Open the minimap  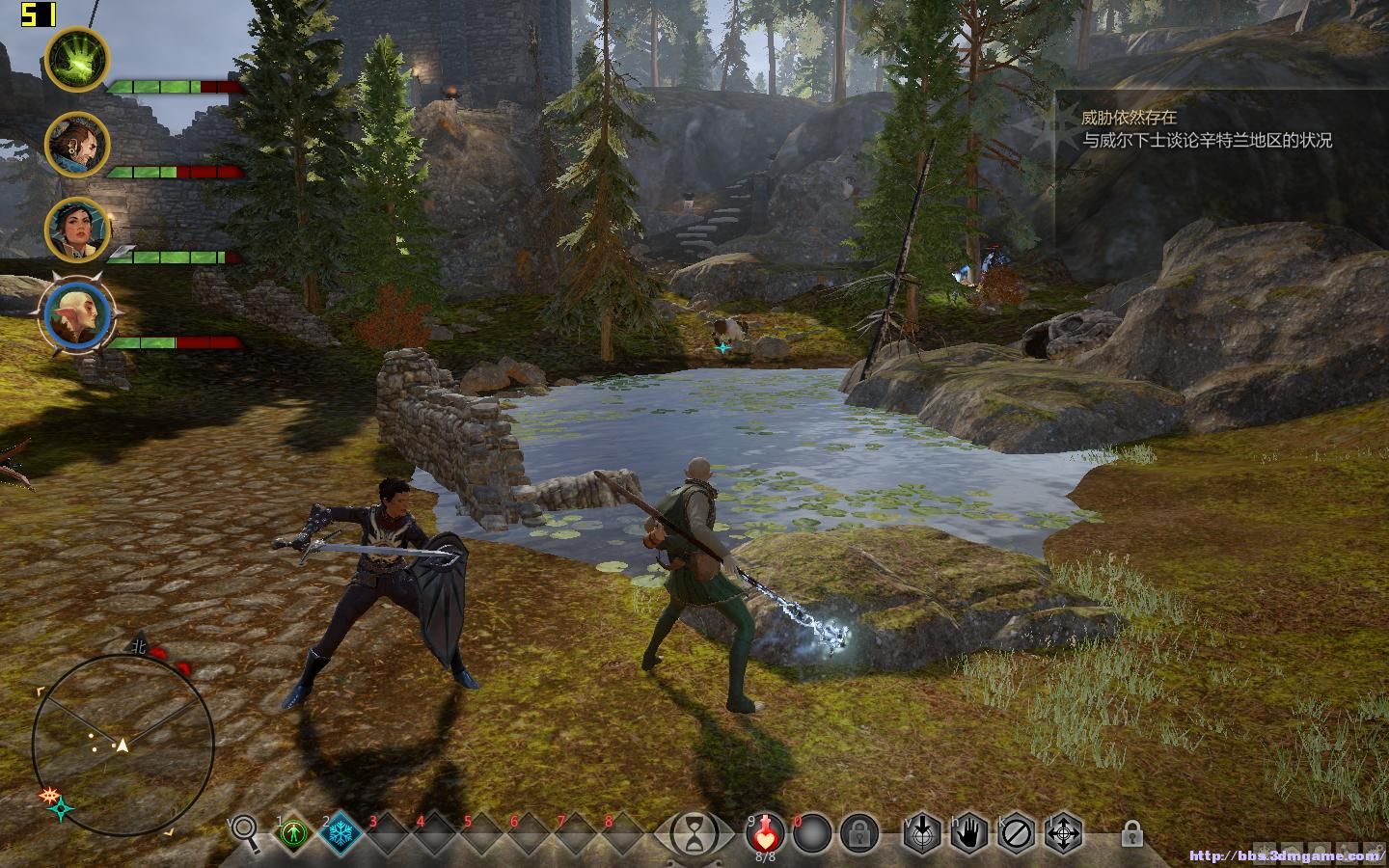[x=123, y=745]
